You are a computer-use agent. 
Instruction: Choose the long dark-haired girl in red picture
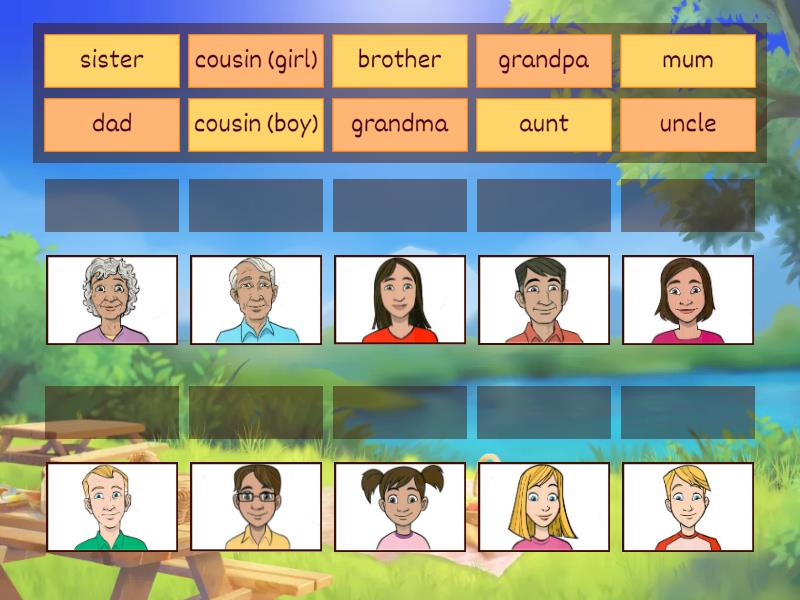point(400,300)
